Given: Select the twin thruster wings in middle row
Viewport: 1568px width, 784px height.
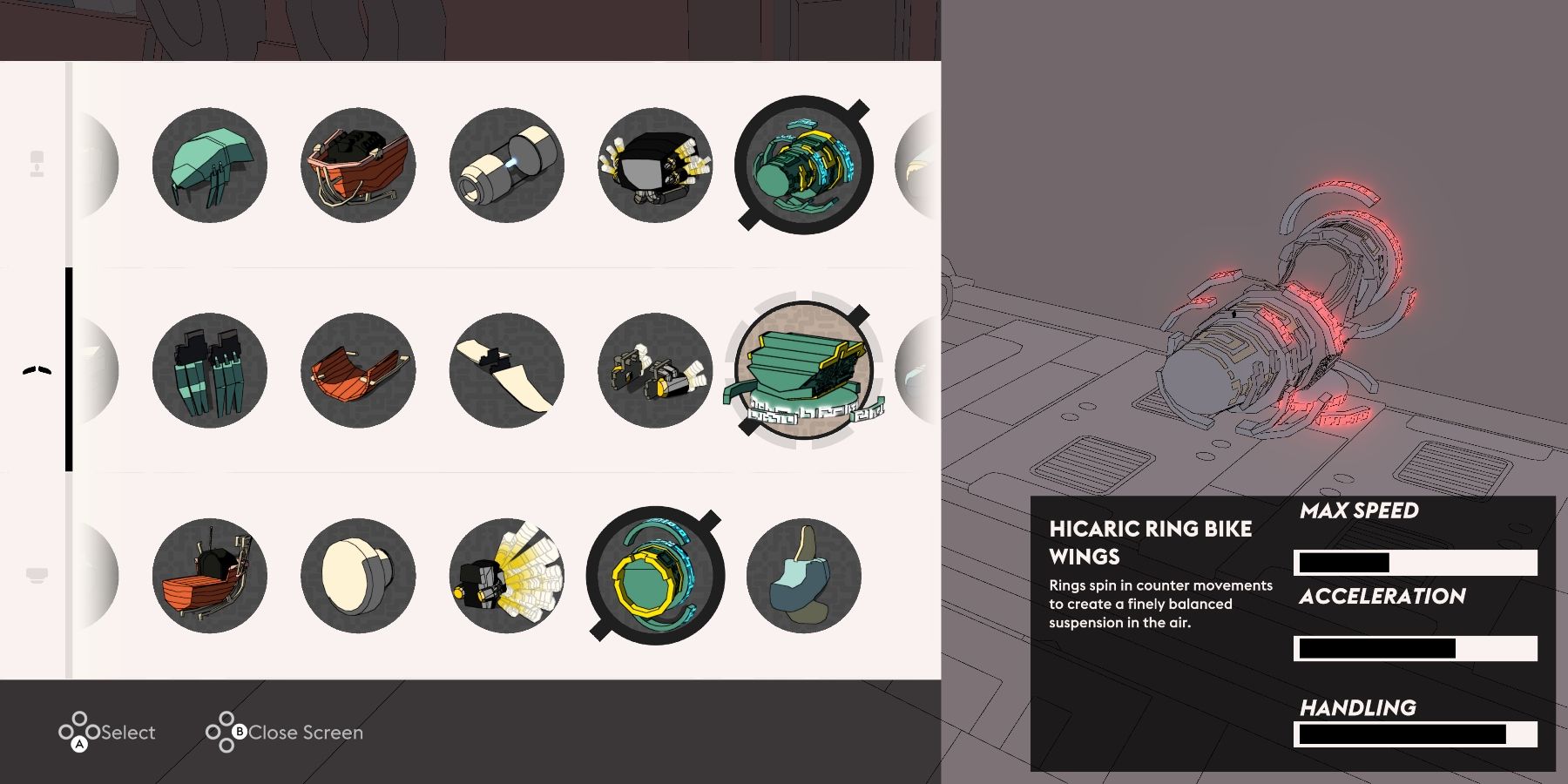Looking at the screenshot, I should click(x=655, y=370).
